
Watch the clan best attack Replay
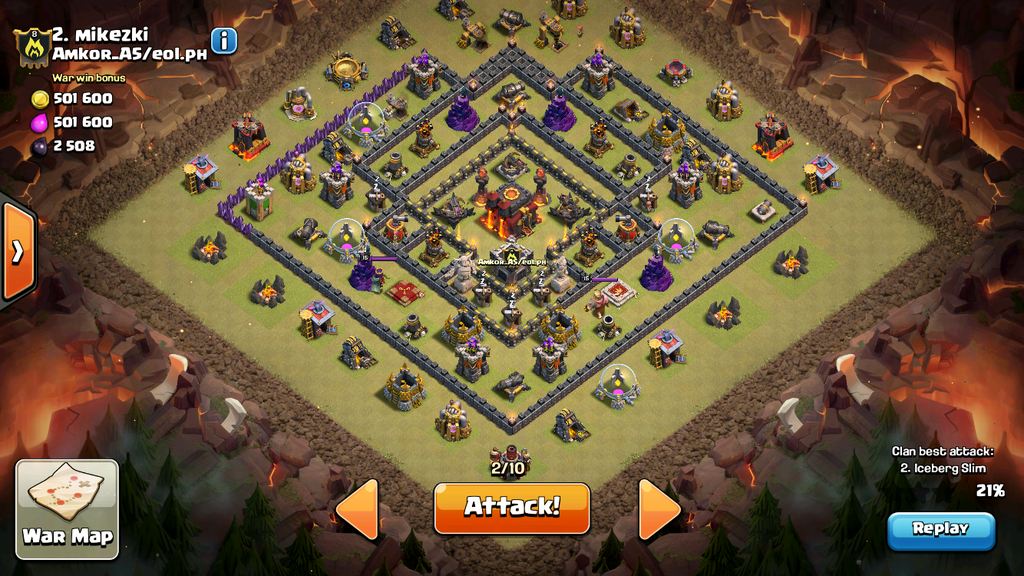[940, 529]
